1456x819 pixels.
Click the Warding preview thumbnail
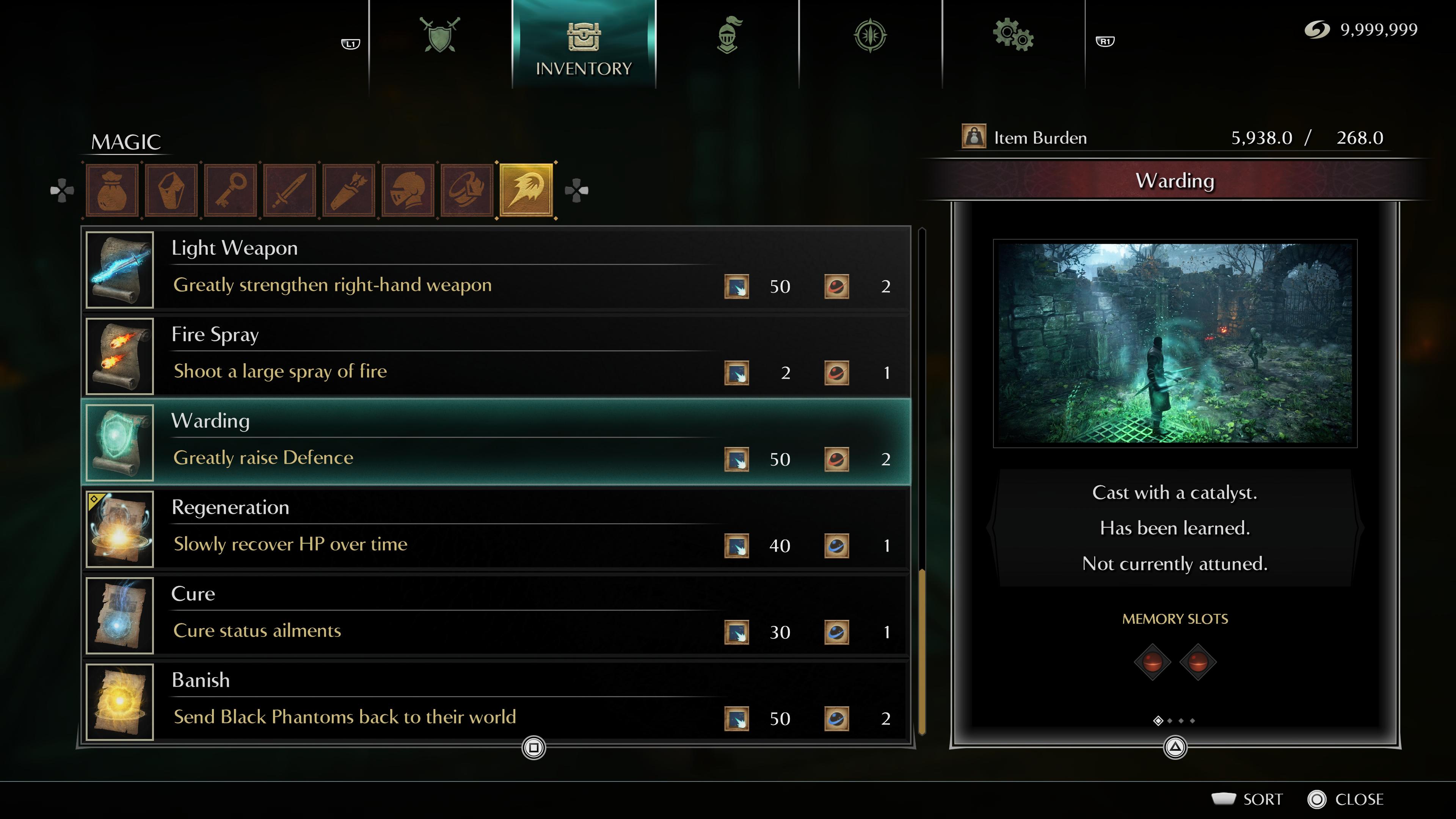(1175, 343)
